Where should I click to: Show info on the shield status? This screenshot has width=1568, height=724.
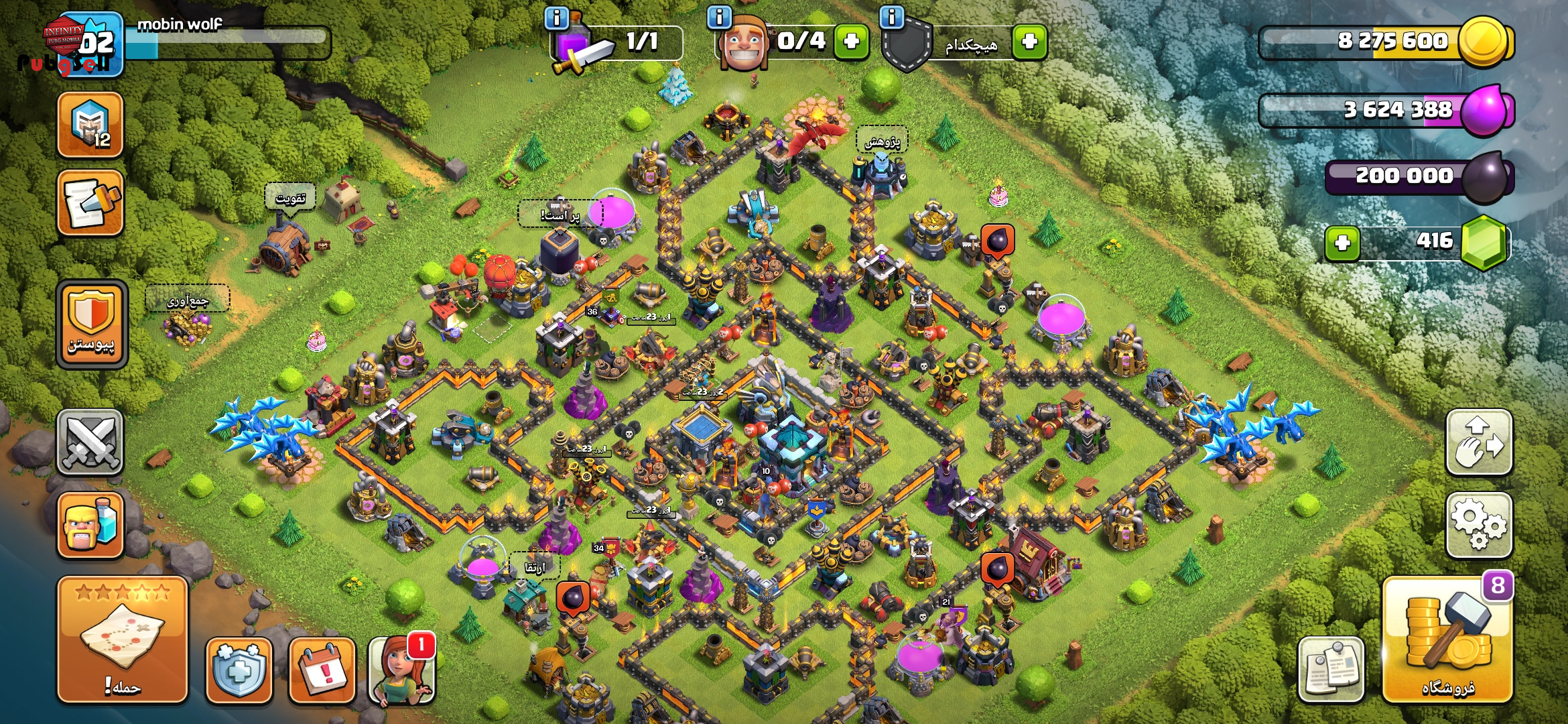coord(892,18)
